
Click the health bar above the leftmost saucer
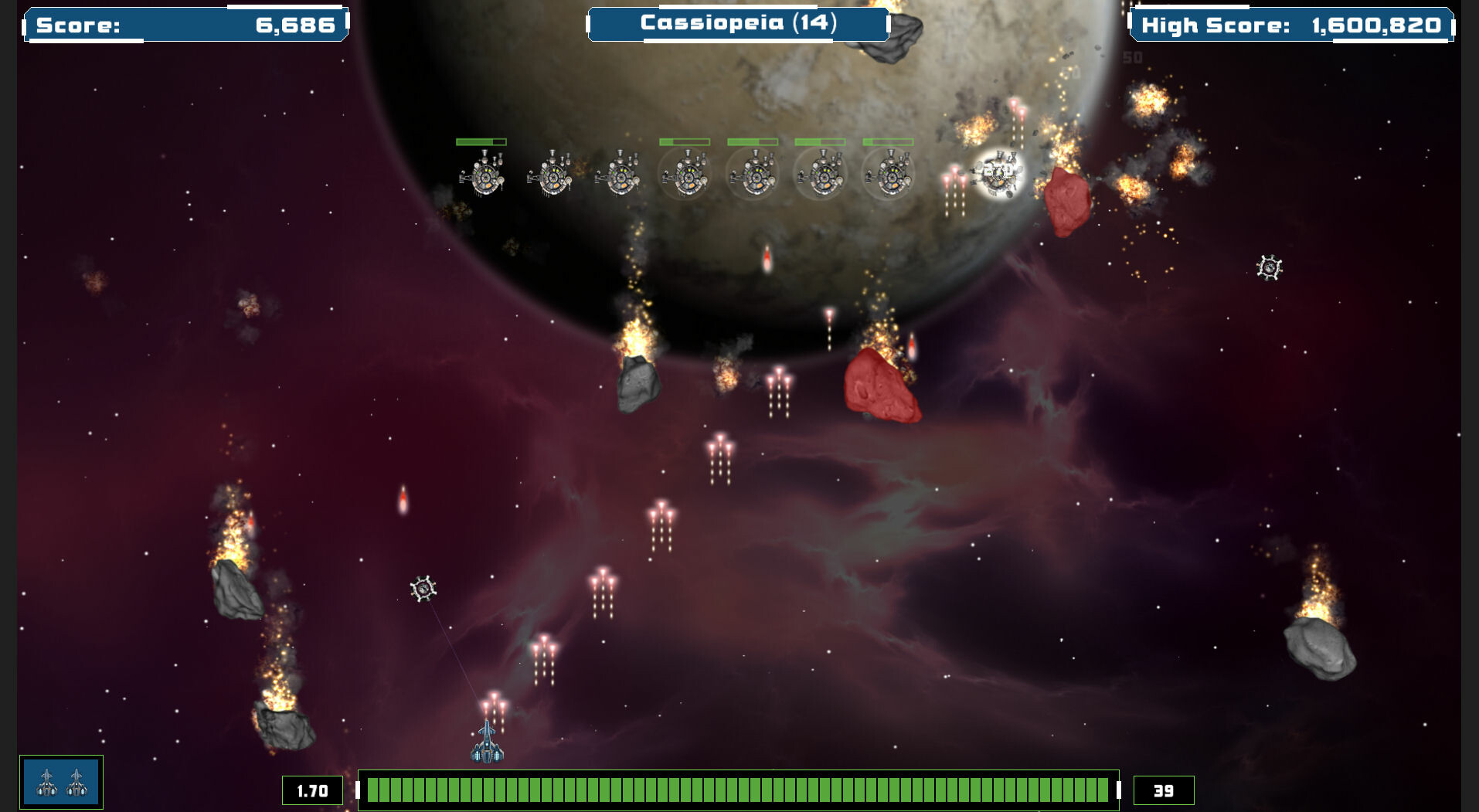[x=480, y=141]
